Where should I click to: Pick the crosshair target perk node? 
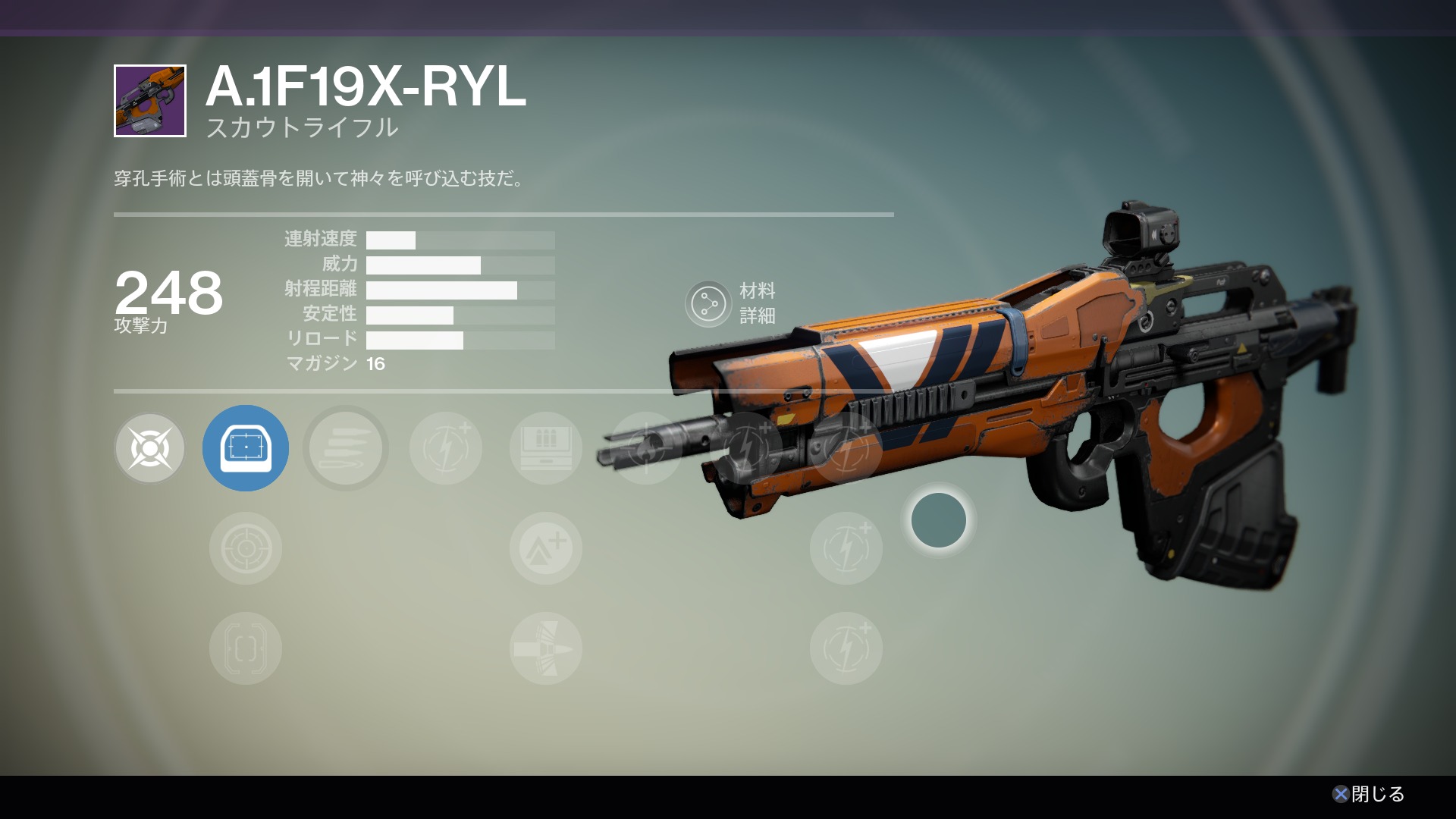point(246,548)
